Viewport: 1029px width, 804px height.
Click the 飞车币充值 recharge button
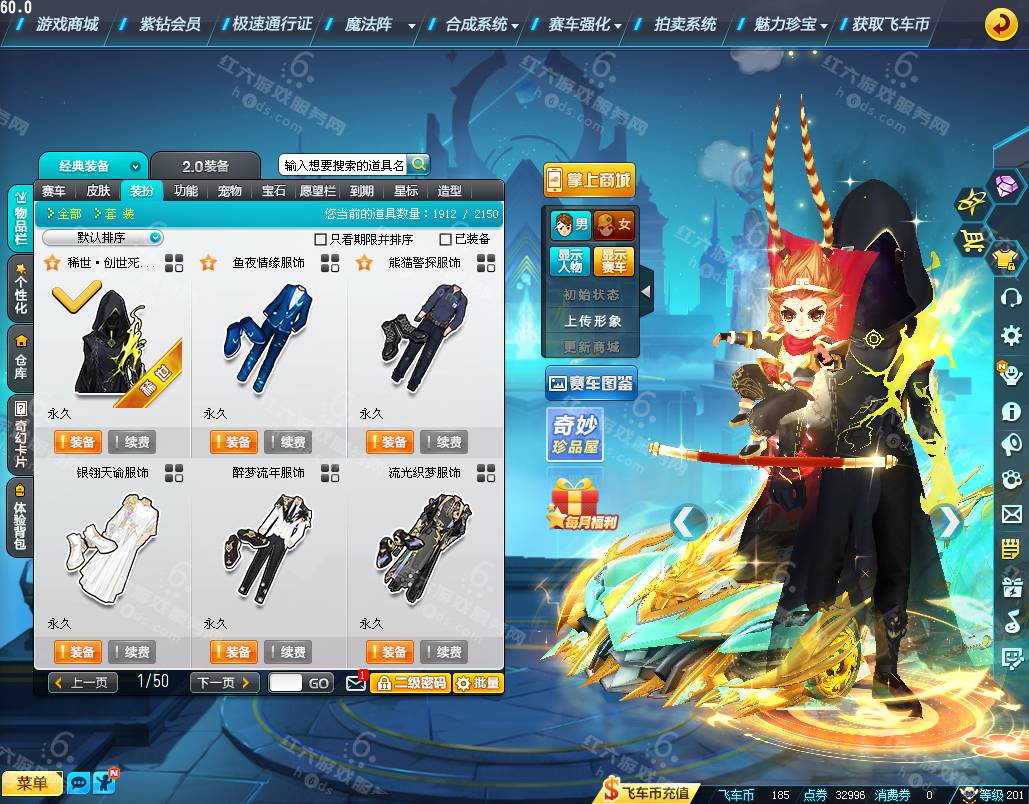[650, 793]
